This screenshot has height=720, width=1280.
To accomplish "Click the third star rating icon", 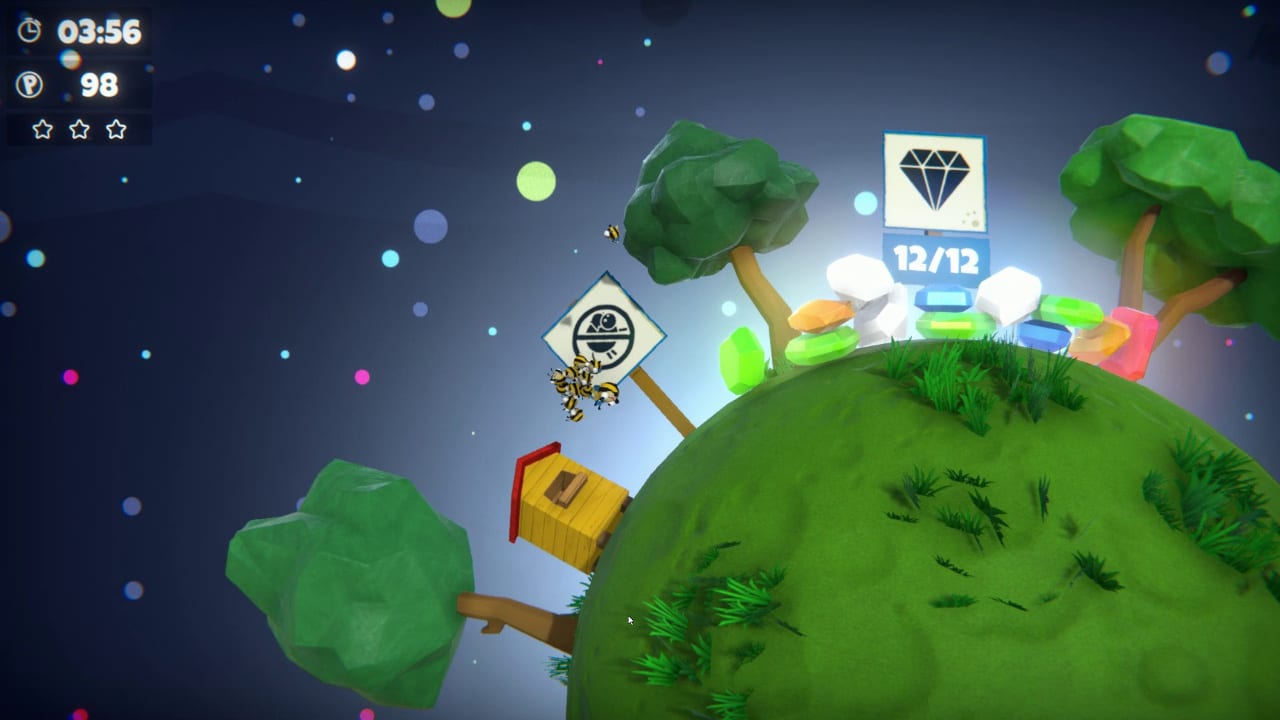I will (x=116, y=129).
